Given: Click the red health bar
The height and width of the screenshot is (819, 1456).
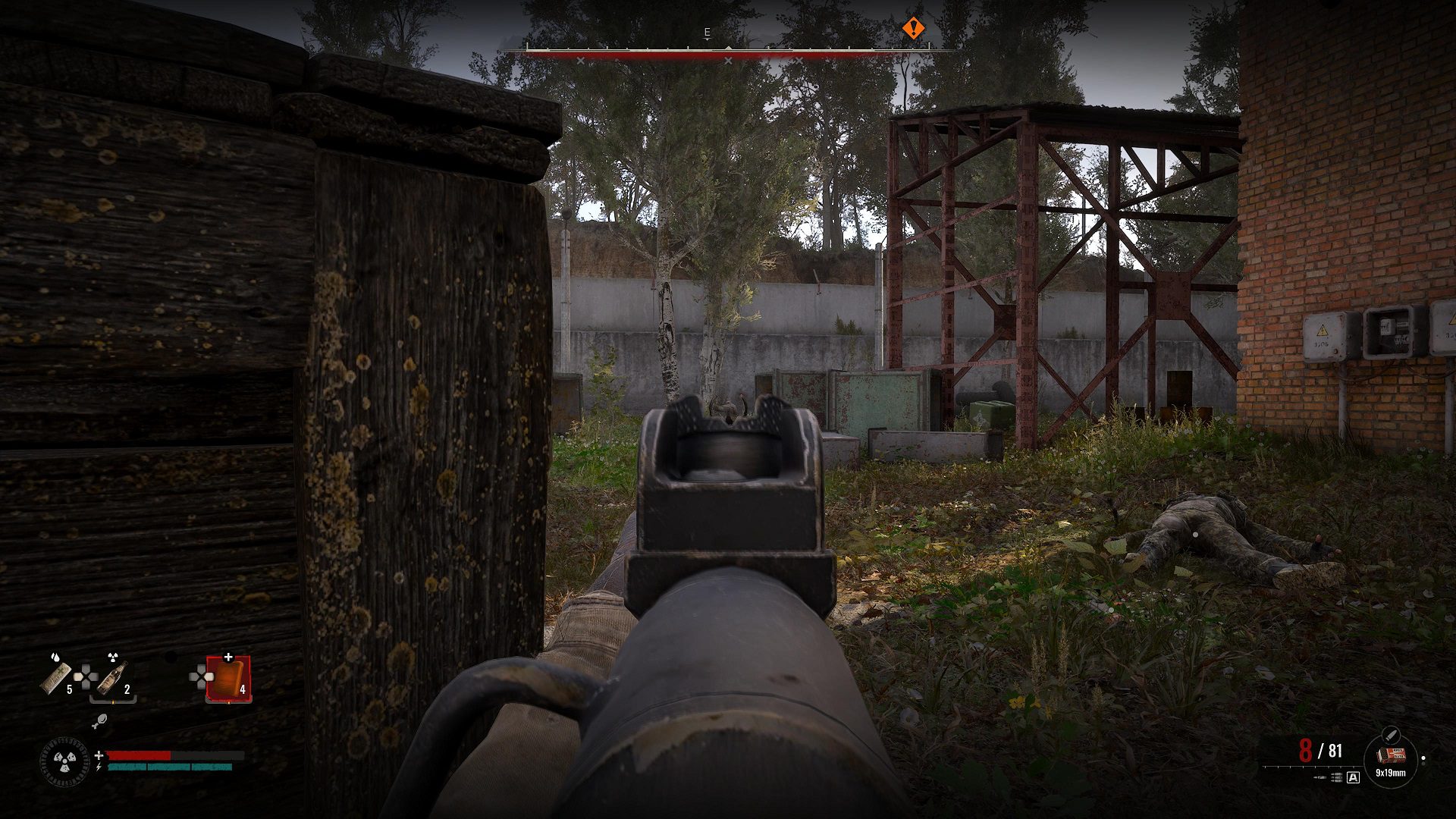Looking at the screenshot, I should [x=138, y=755].
